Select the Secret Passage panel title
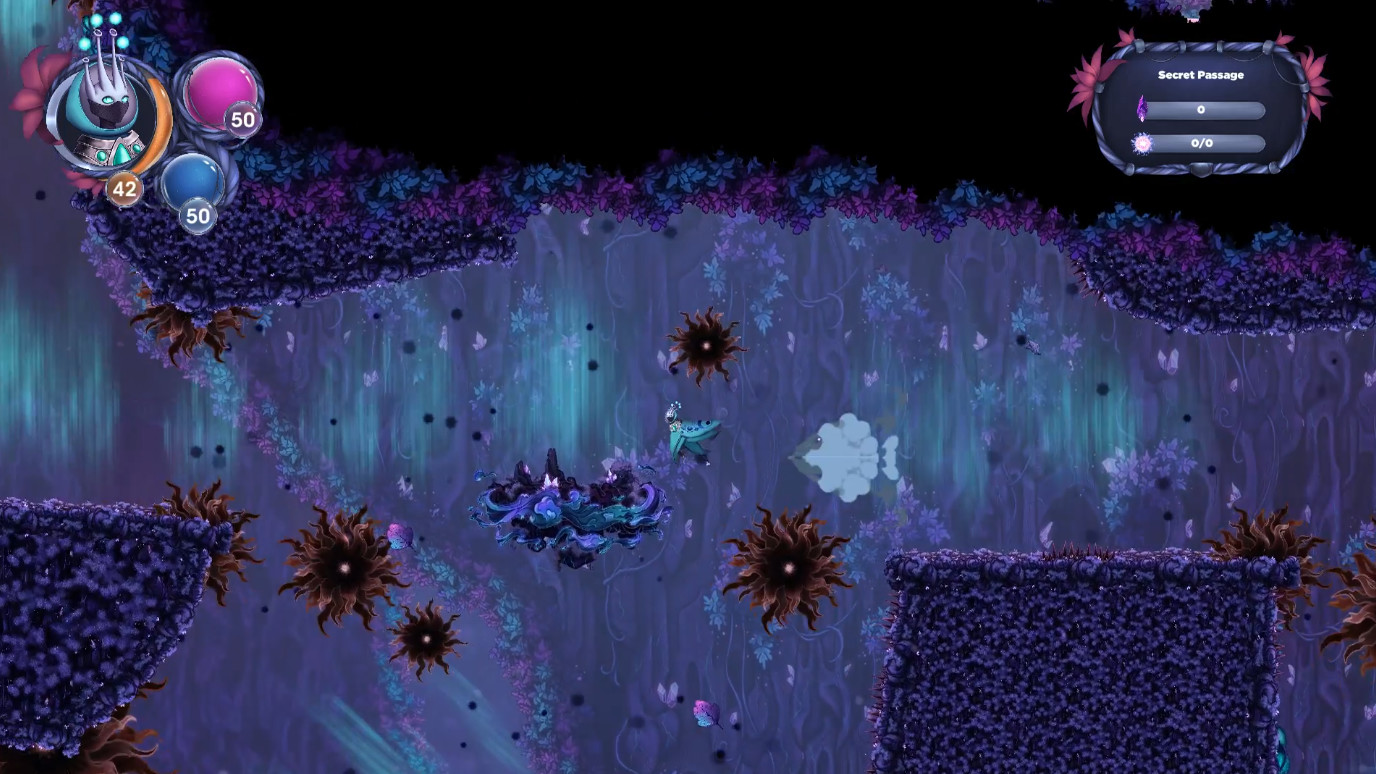The width and height of the screenshot is (1376, 774). click(x=1200, y=74)
